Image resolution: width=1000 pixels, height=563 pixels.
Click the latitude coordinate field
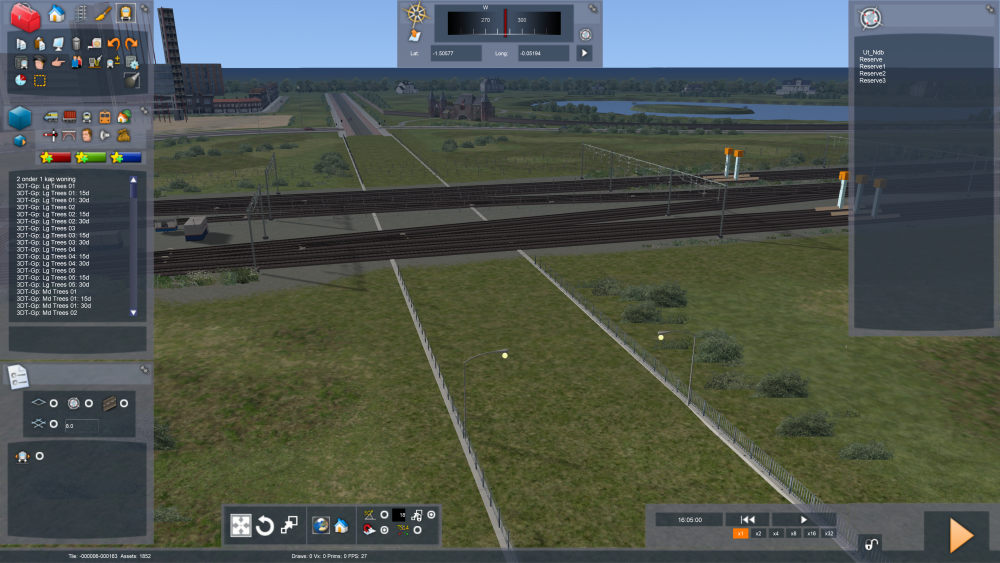click(455, 52)
